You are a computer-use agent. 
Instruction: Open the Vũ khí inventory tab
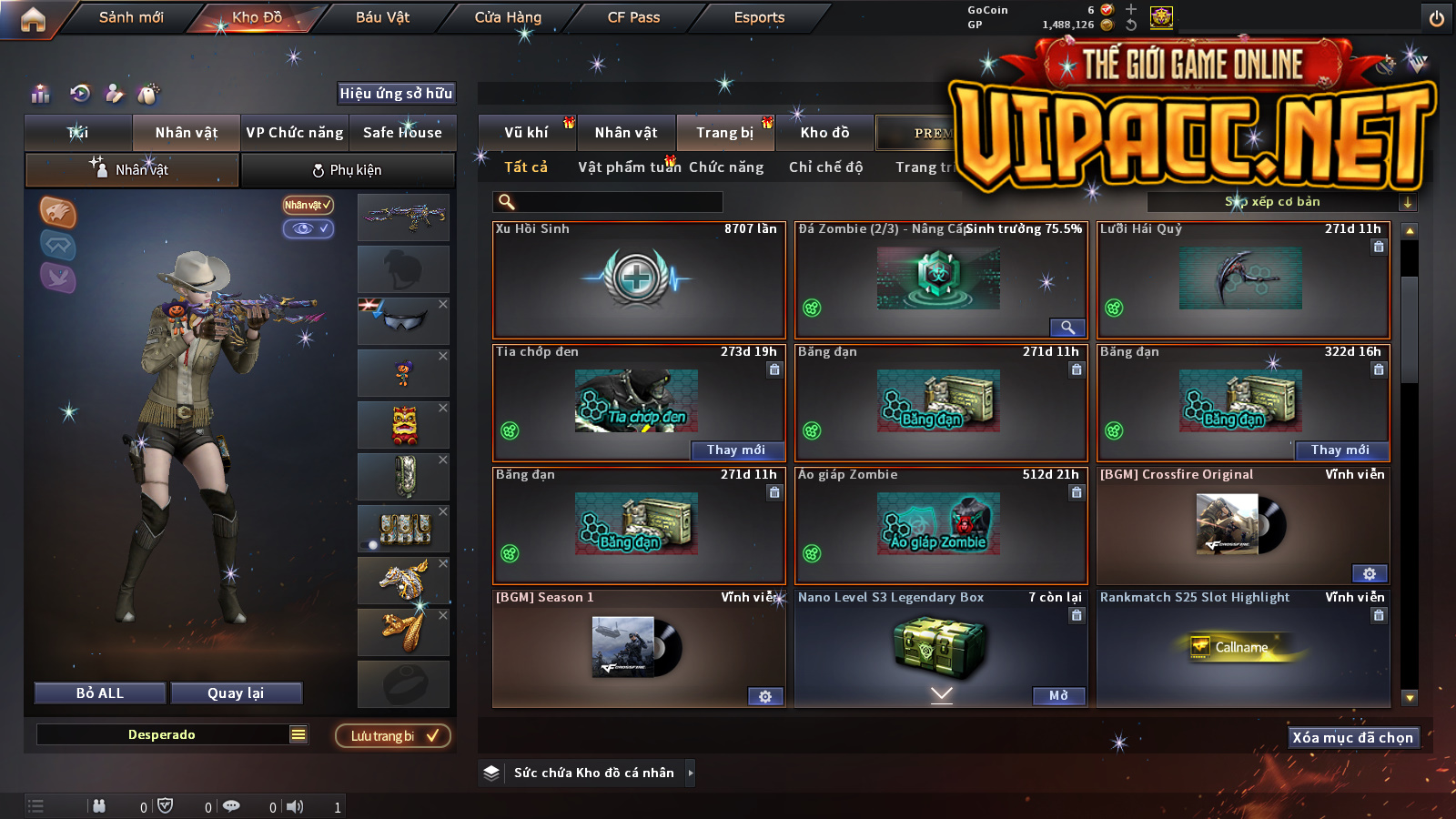[526, 133]
